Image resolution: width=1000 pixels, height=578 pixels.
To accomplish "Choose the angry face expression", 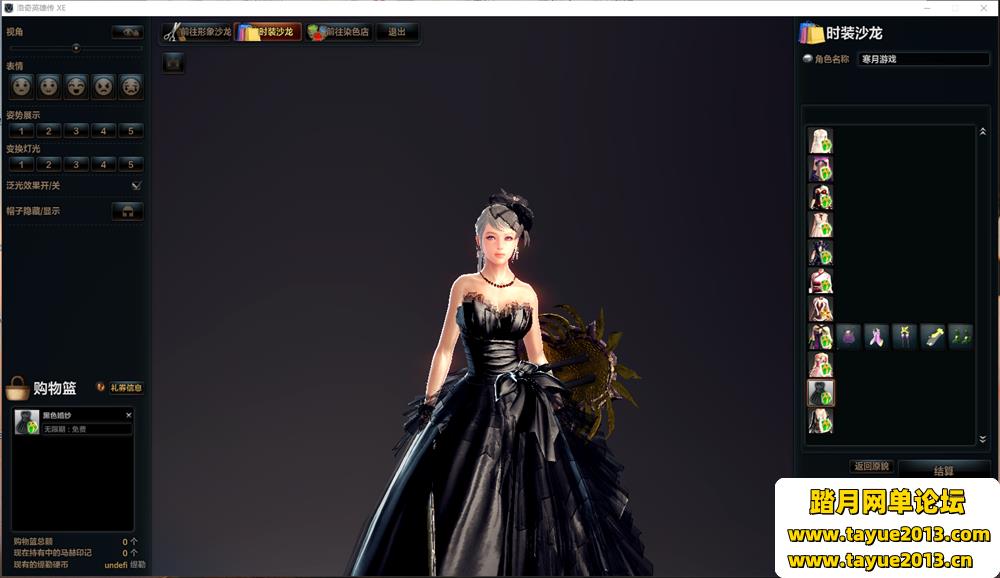I will [x=103, y=87].
